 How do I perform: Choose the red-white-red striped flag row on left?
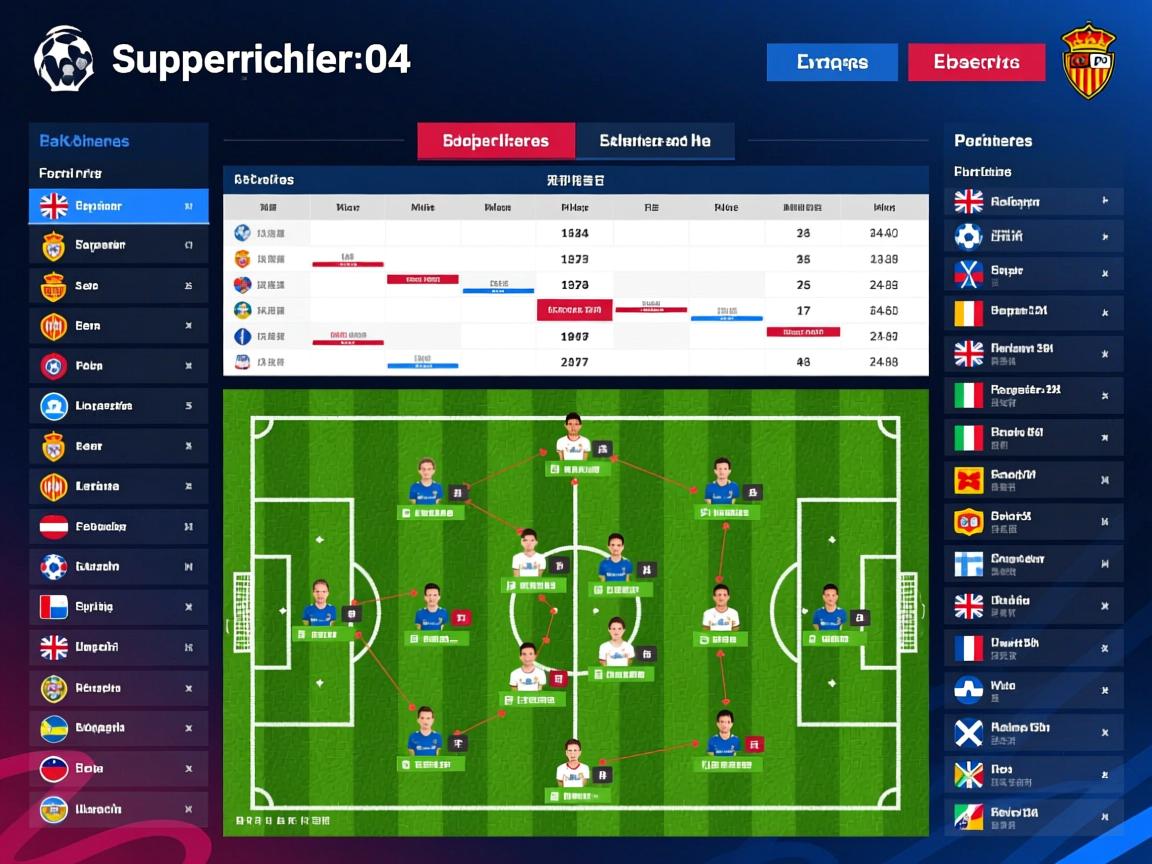click(118, 526)
